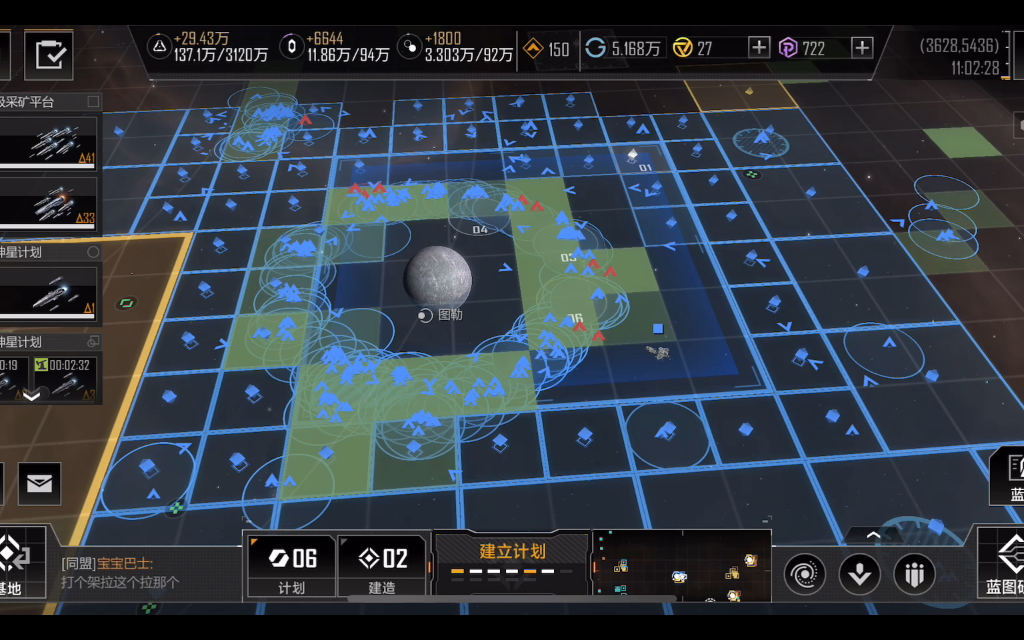Screen dimensions: 1024x640
Task: Toggle the square box on the mining platform header
Action: (93, 101)
